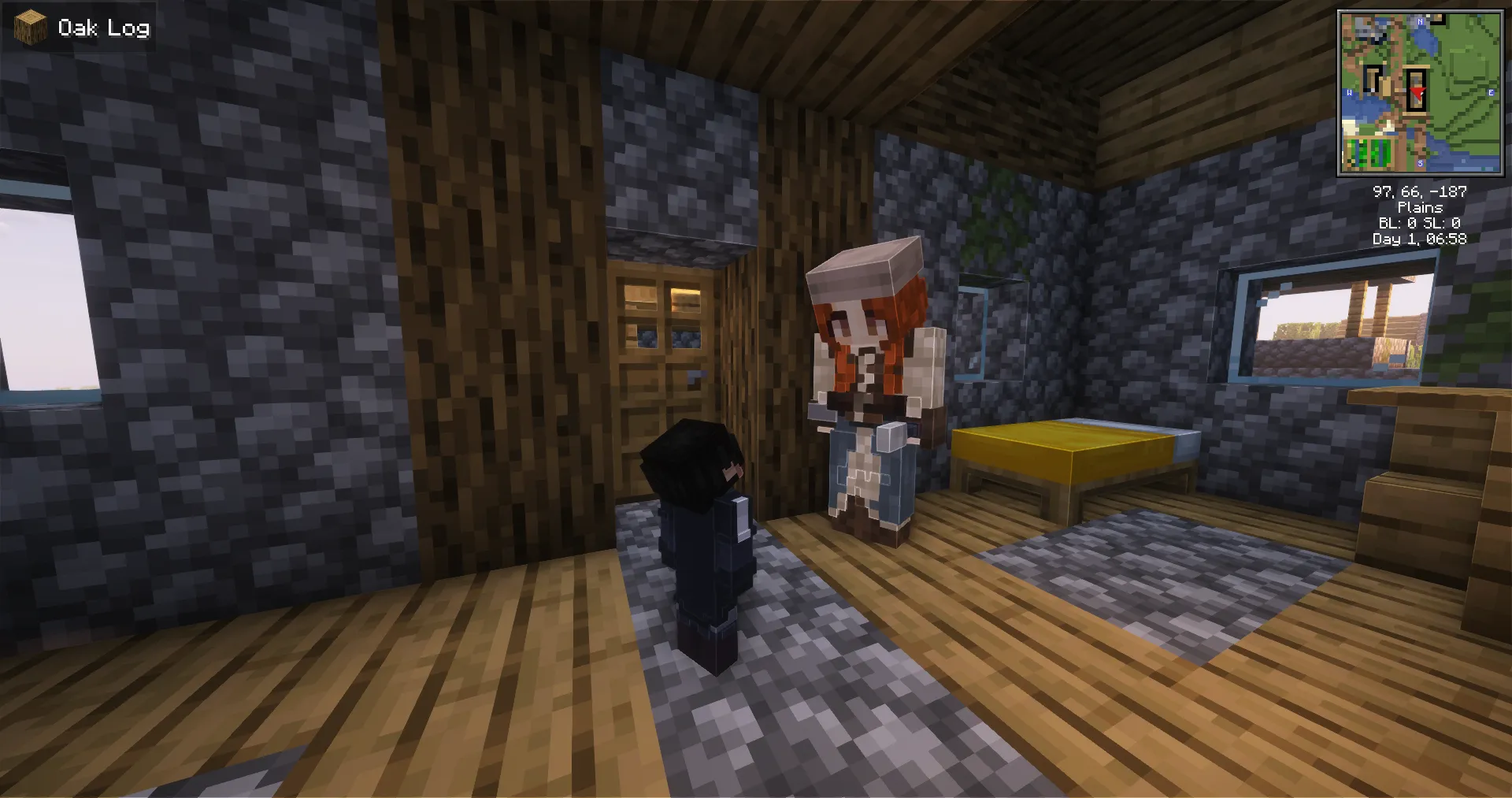Click the W compass marker on the minimap
This screenshot has width=1512, height=798.
click(x=1349, y=92)
